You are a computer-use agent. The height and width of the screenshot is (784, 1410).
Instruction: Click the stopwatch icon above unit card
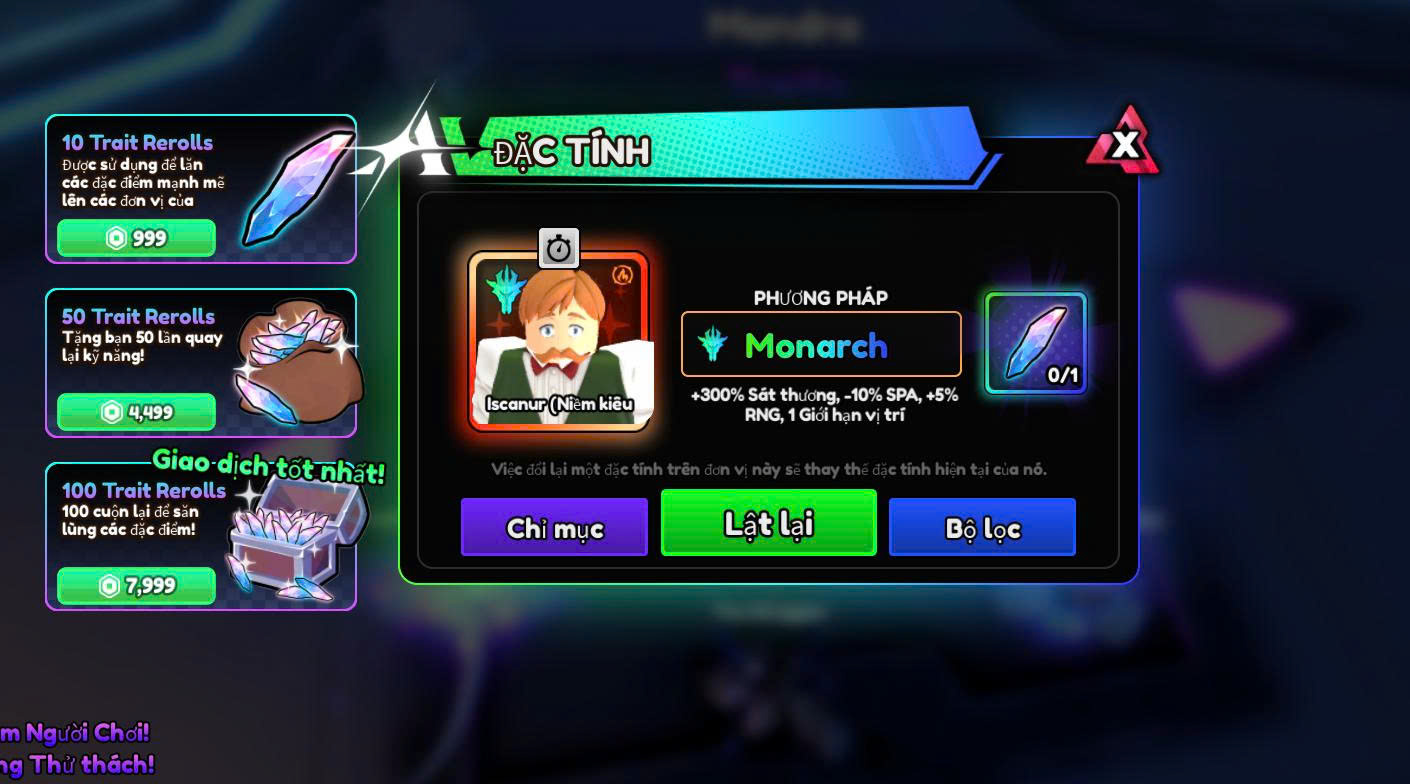[559, 248]
